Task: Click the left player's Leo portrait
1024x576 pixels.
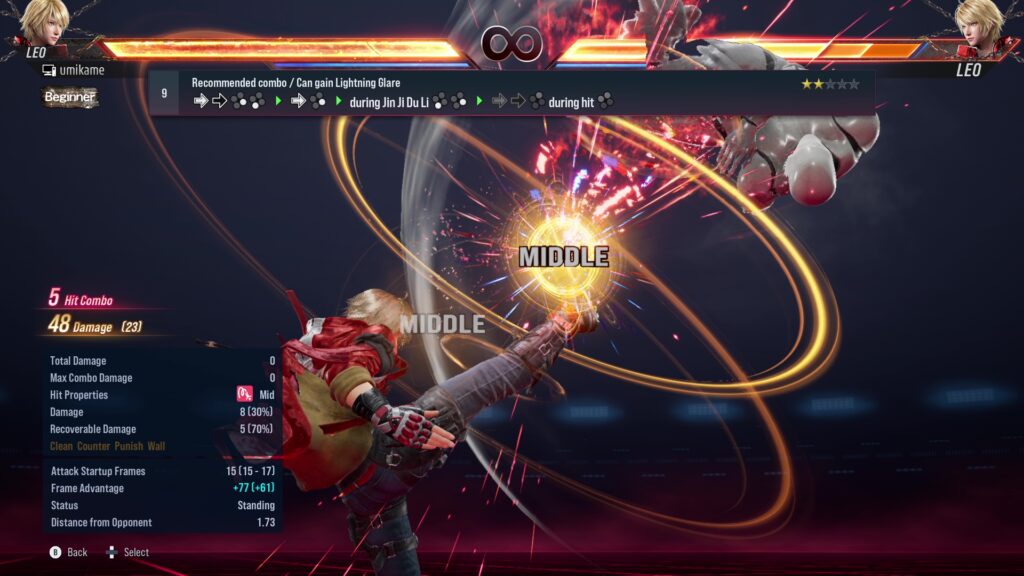Action: click(43, 24)
